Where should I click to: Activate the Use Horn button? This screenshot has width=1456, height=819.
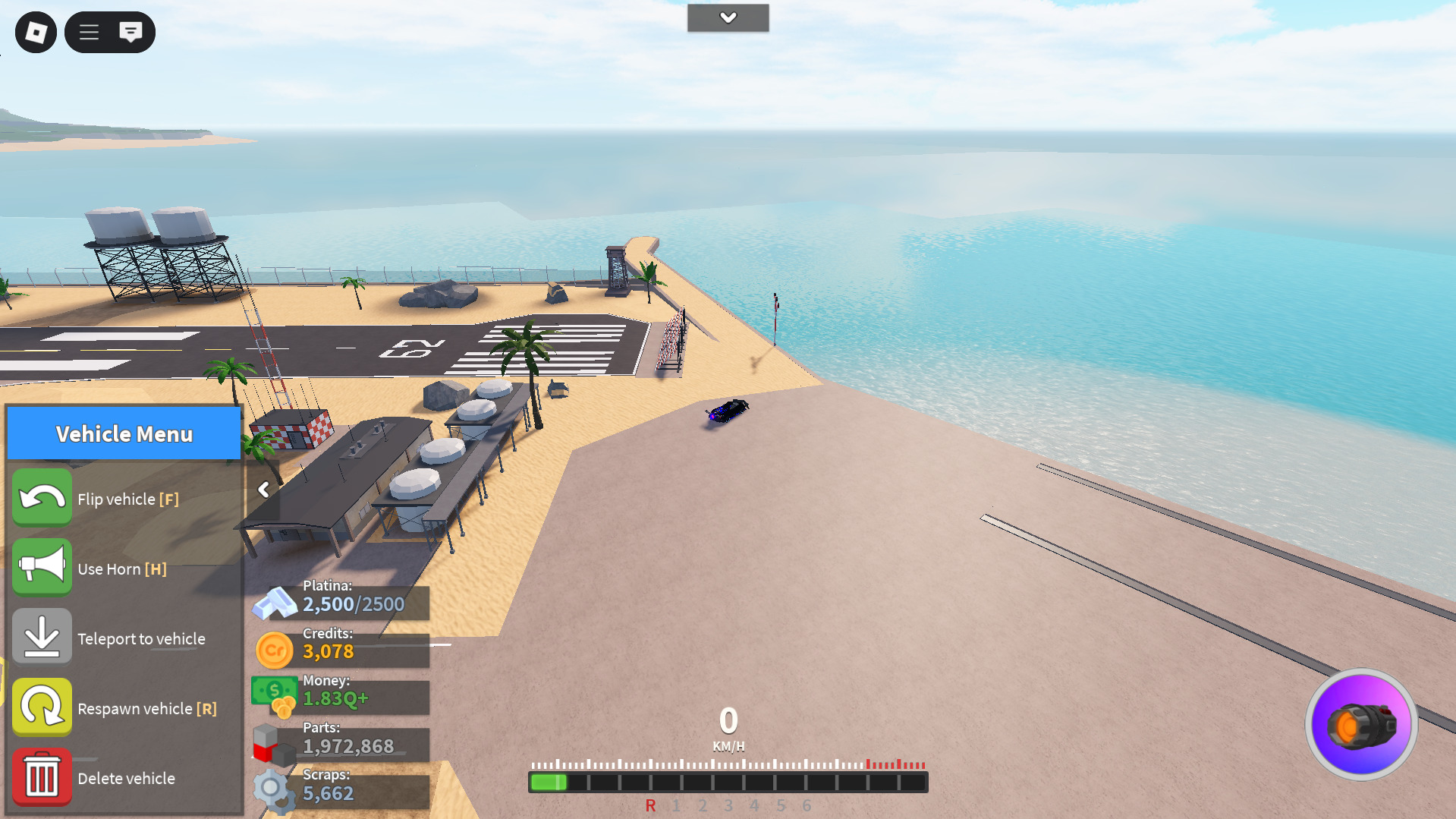[x=42, y=568]
